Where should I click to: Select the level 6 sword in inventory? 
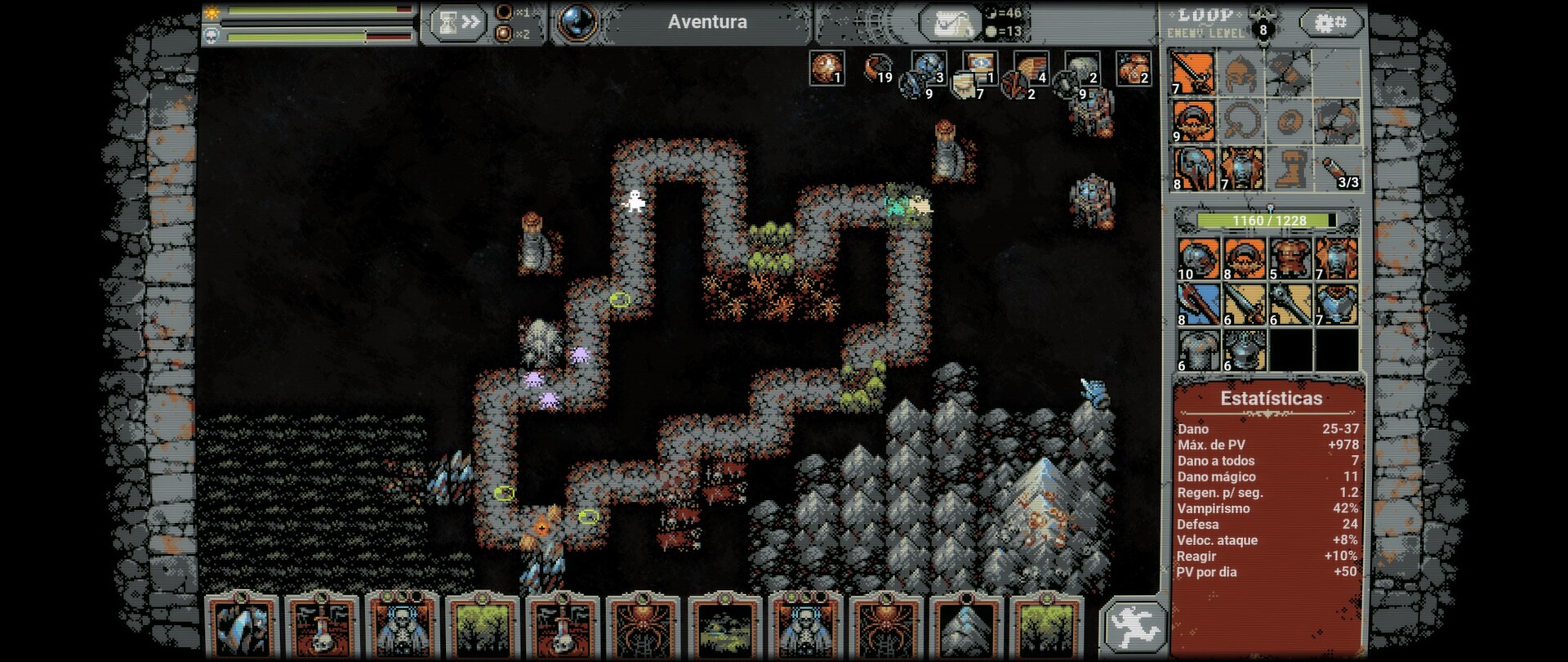(x=1245, y=304)
